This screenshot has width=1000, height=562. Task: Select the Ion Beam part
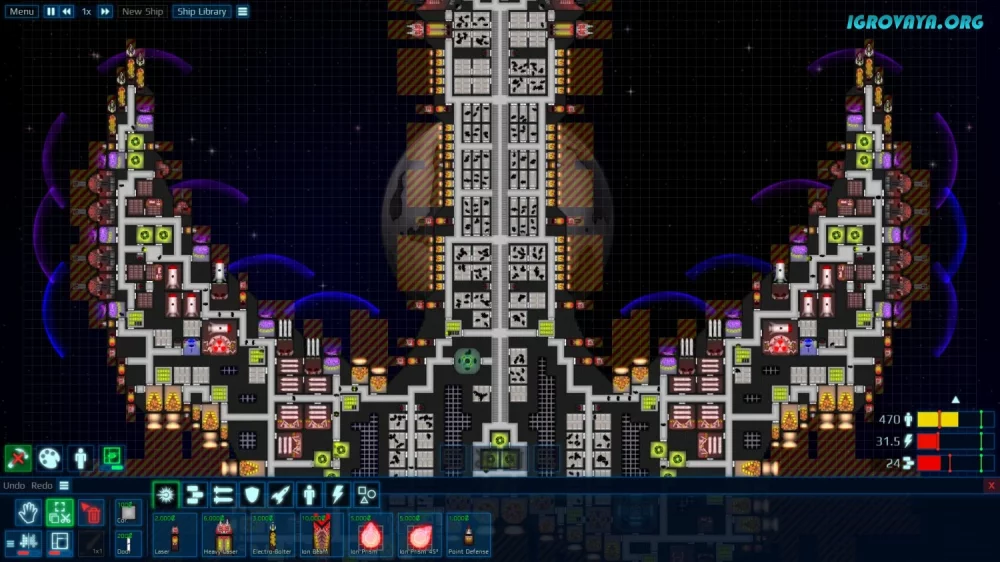pos(320,534)
